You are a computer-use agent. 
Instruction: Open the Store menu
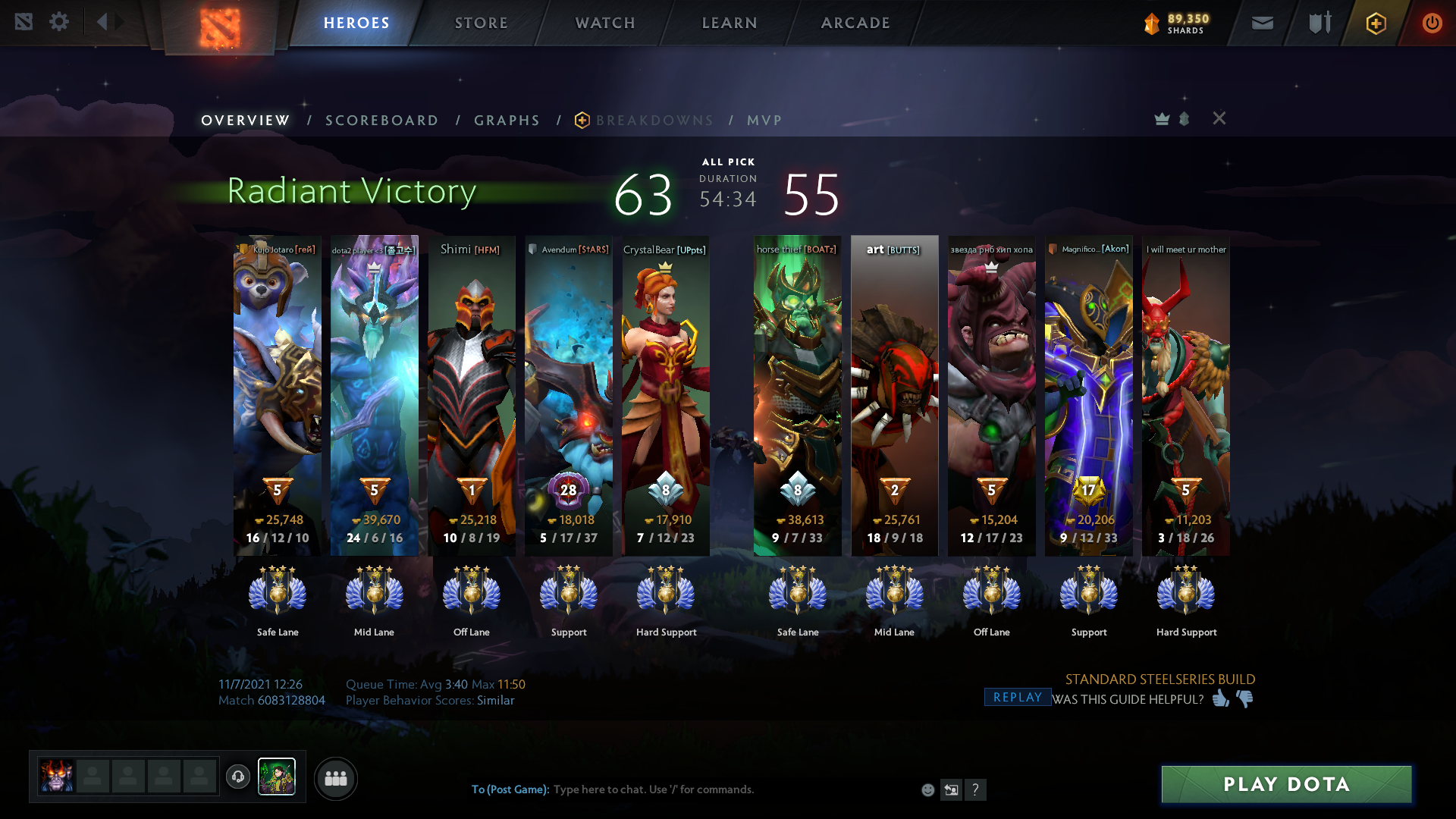[481, 23]
